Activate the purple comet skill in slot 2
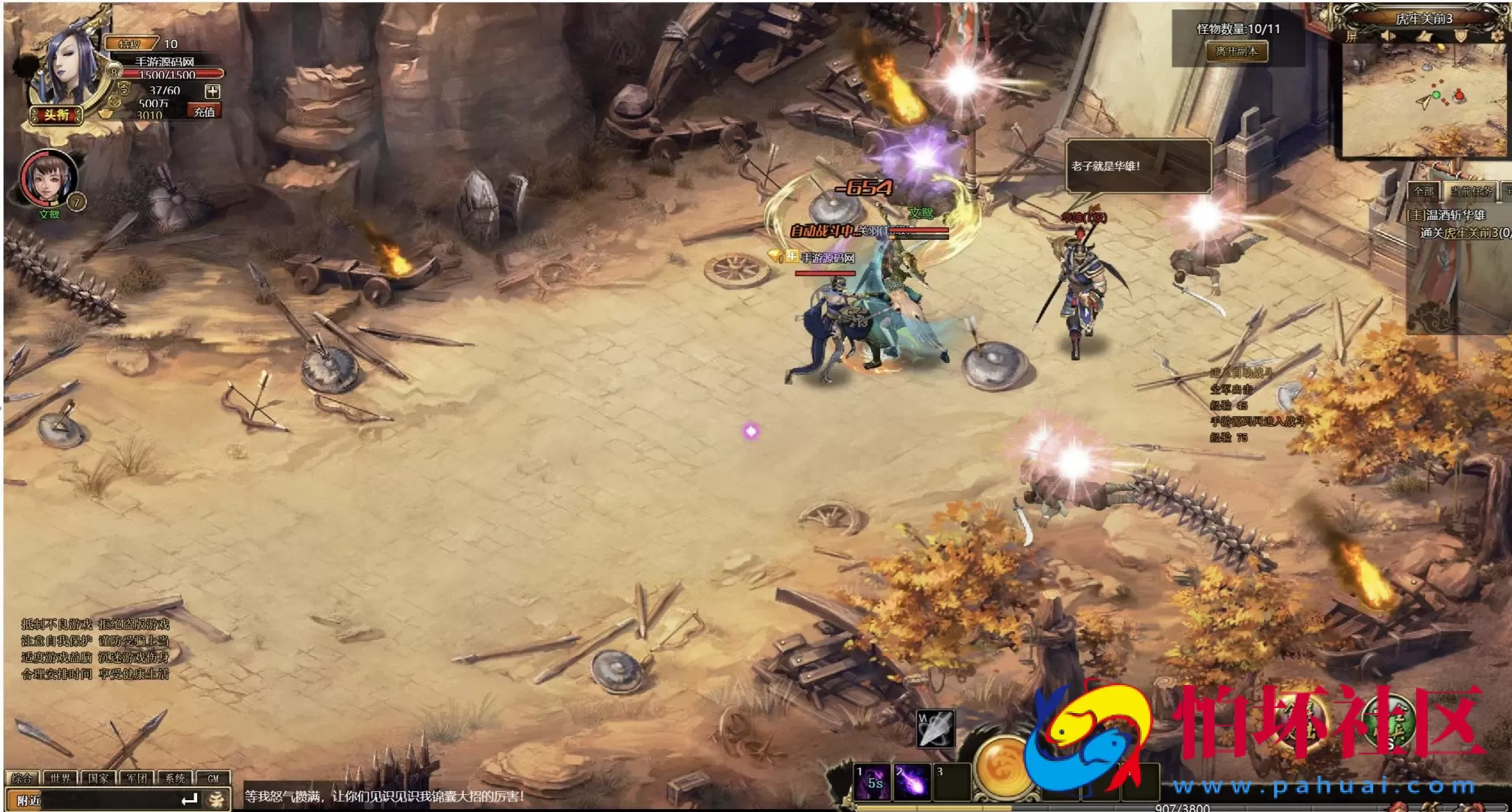 click(912, 782)
